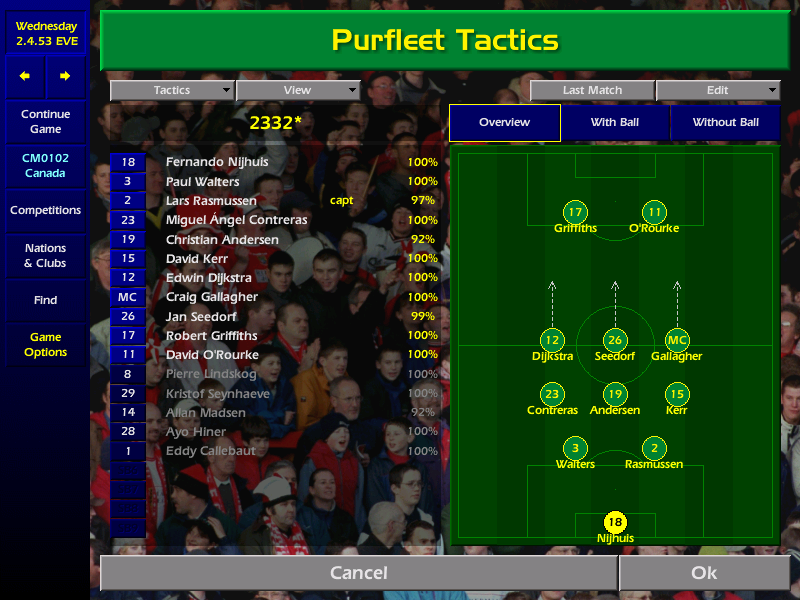Open the Edit dropdown

tap(718, 90)
